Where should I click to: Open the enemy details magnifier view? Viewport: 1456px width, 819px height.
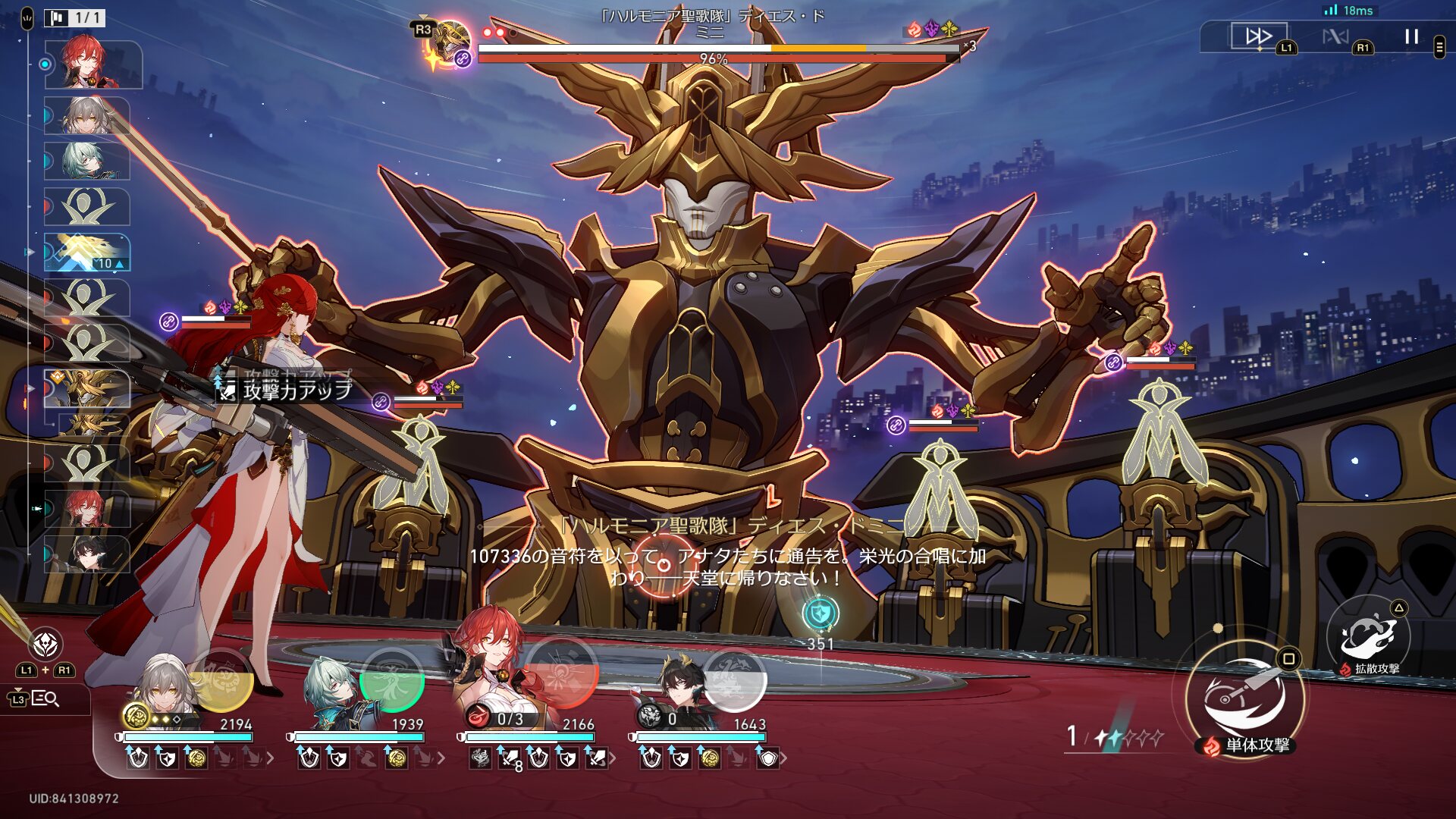pos(45,698)
